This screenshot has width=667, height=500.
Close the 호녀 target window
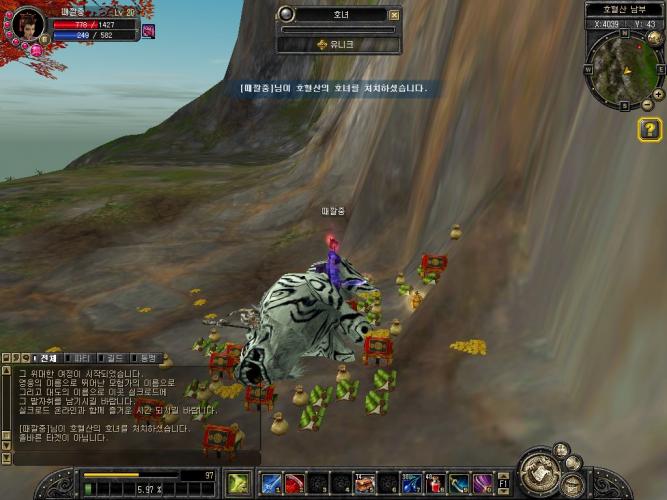[x=394, y=15]
